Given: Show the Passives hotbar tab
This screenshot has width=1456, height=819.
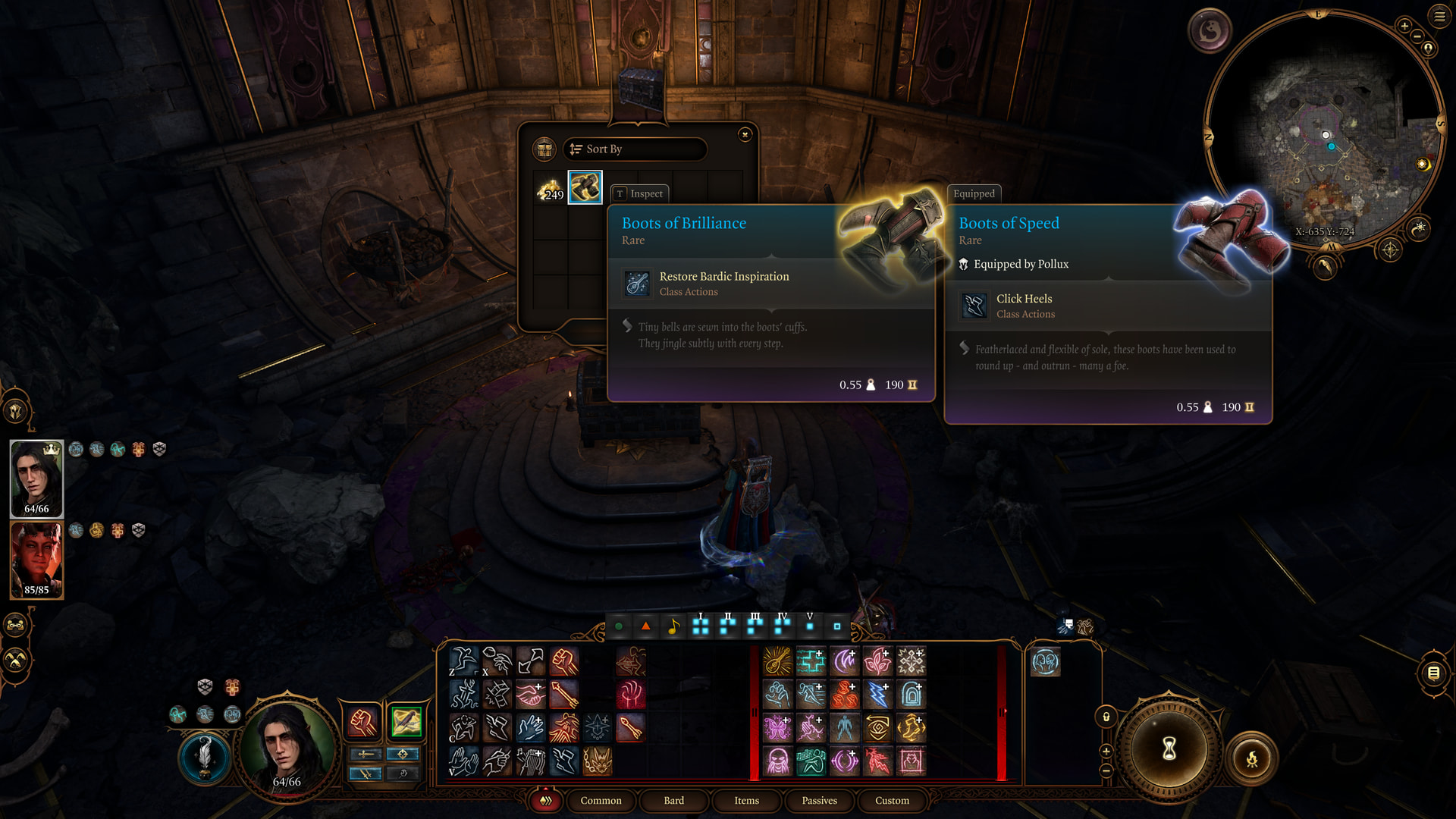Looking at the screenshot, I should [x=819, y=801].
